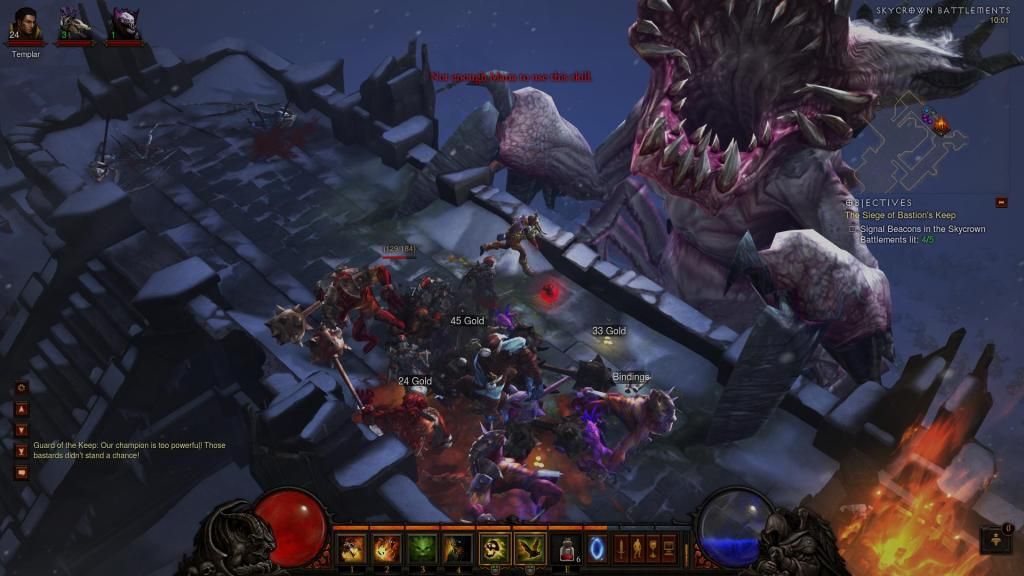1024x576 pixels.
Task: Cast the green demon face skill
Action: point(421,547)
